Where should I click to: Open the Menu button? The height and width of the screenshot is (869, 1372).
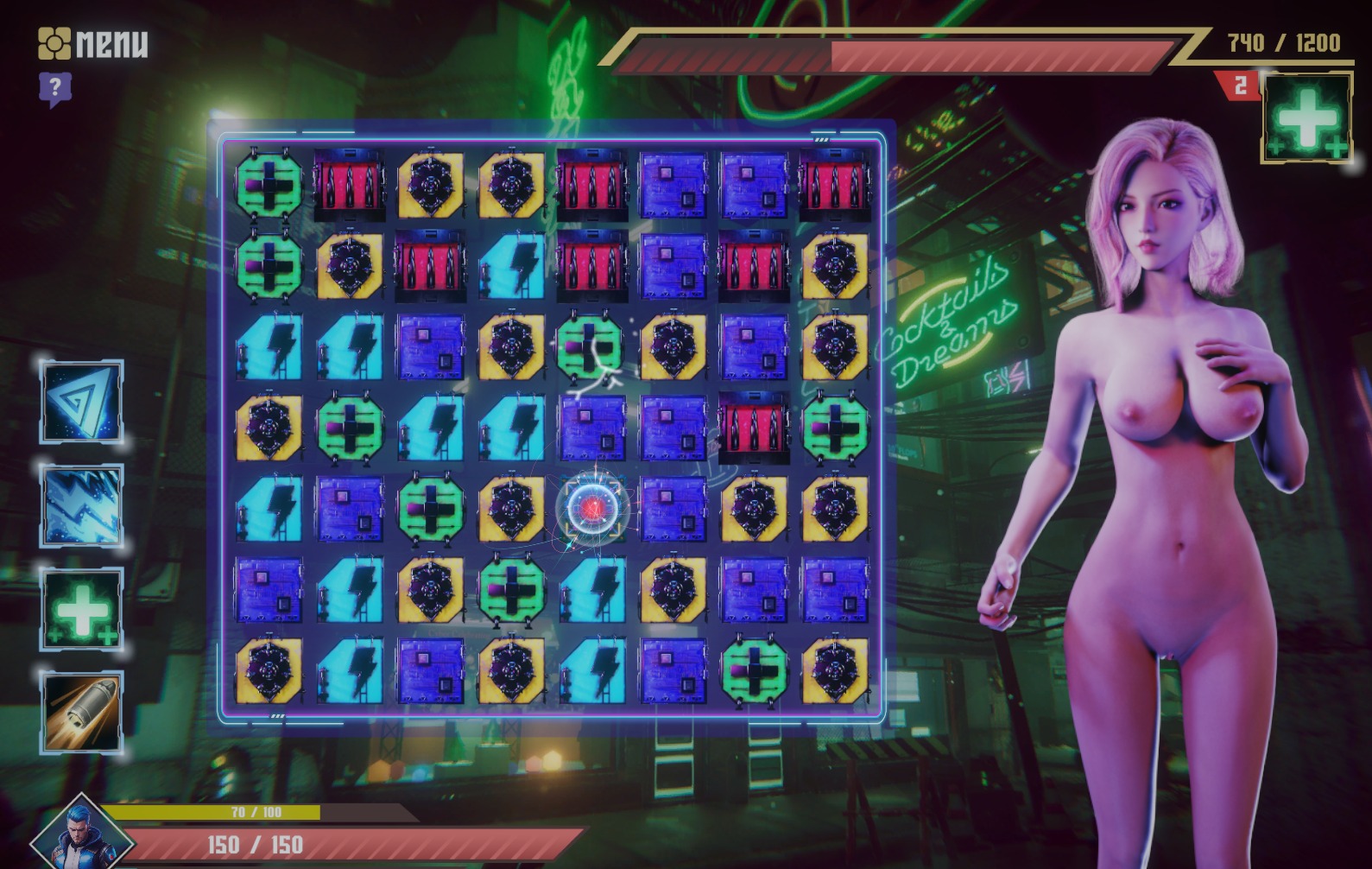pos(93,43)
